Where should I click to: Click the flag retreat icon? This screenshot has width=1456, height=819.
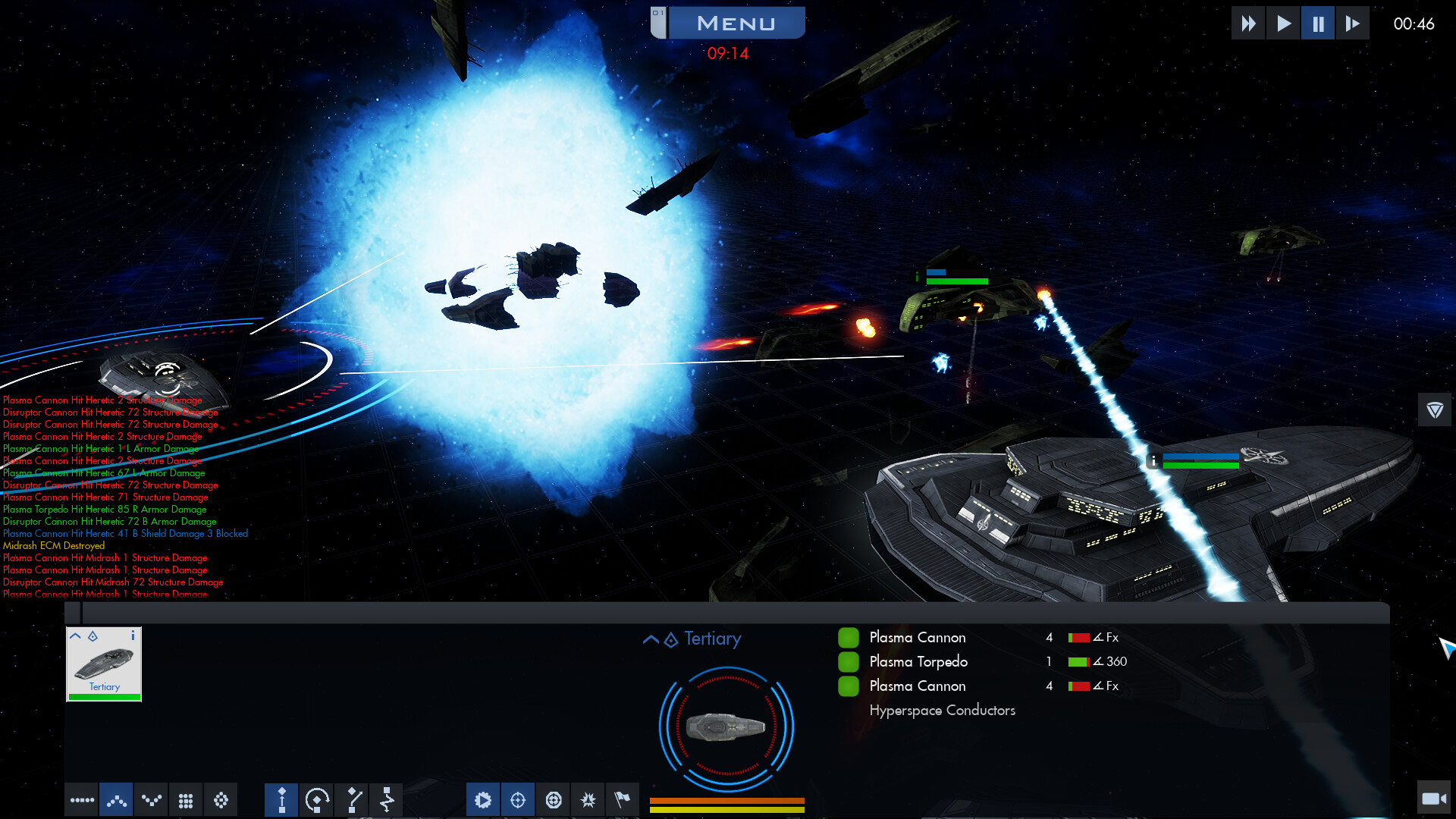click(623, 799)
